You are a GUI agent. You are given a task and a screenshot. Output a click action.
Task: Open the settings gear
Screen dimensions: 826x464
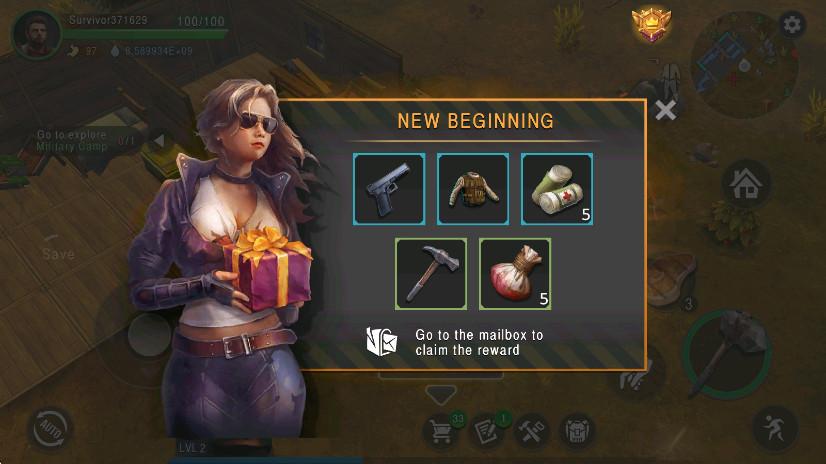pos(792,25)
